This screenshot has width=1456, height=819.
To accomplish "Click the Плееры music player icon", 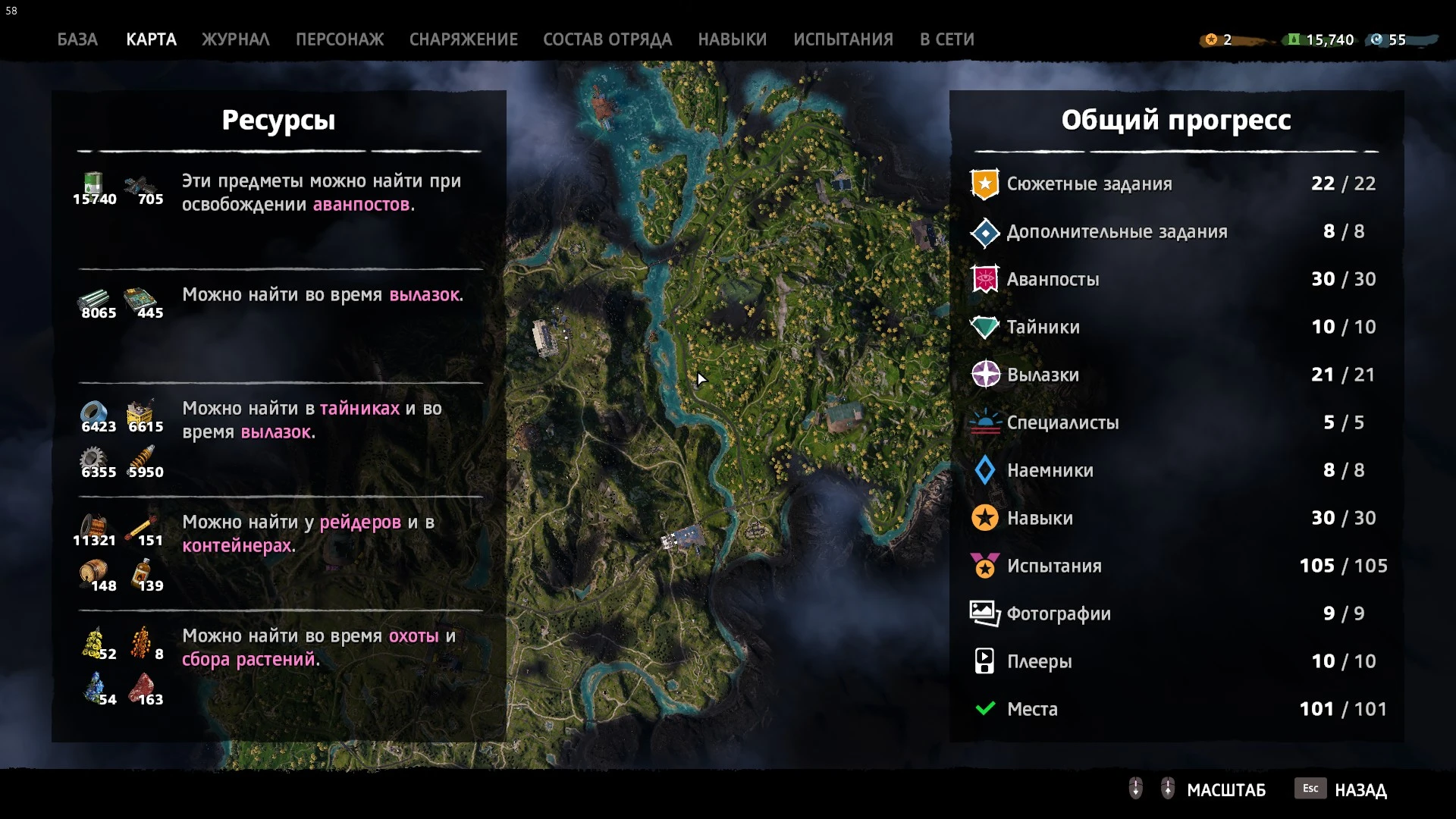I will [984, 661].
